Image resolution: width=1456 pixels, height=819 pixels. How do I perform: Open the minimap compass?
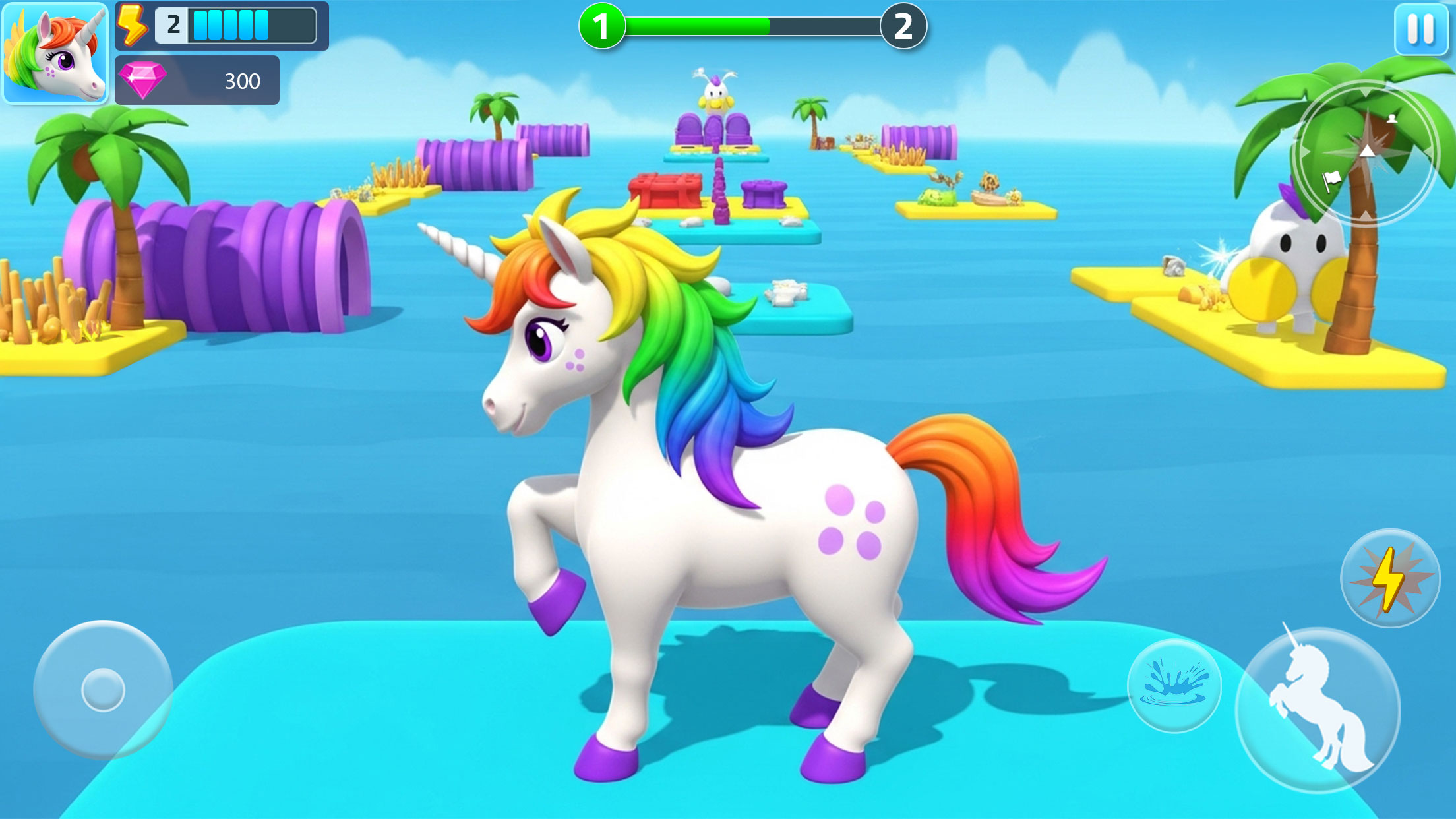(1366, 150)
